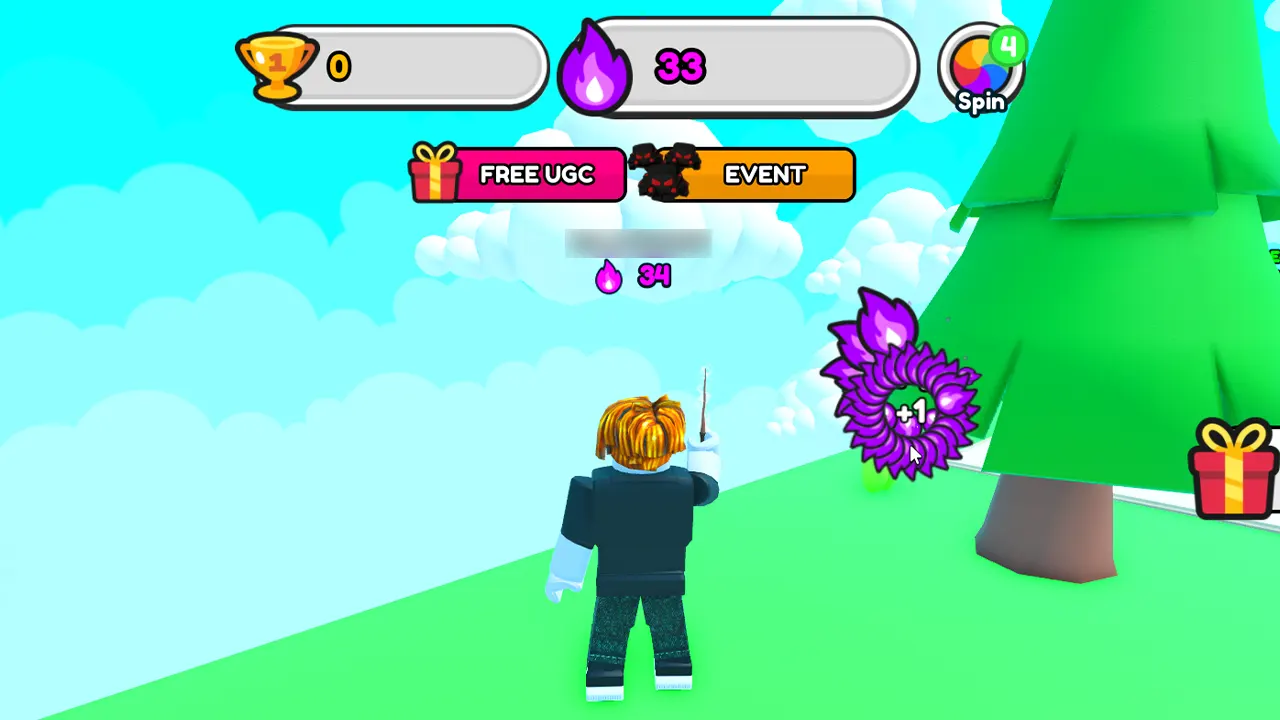1280x720 pixels.
Task: Open the red gift box at screen edge
Action: pyautogui.click(x=1233, y=470)
